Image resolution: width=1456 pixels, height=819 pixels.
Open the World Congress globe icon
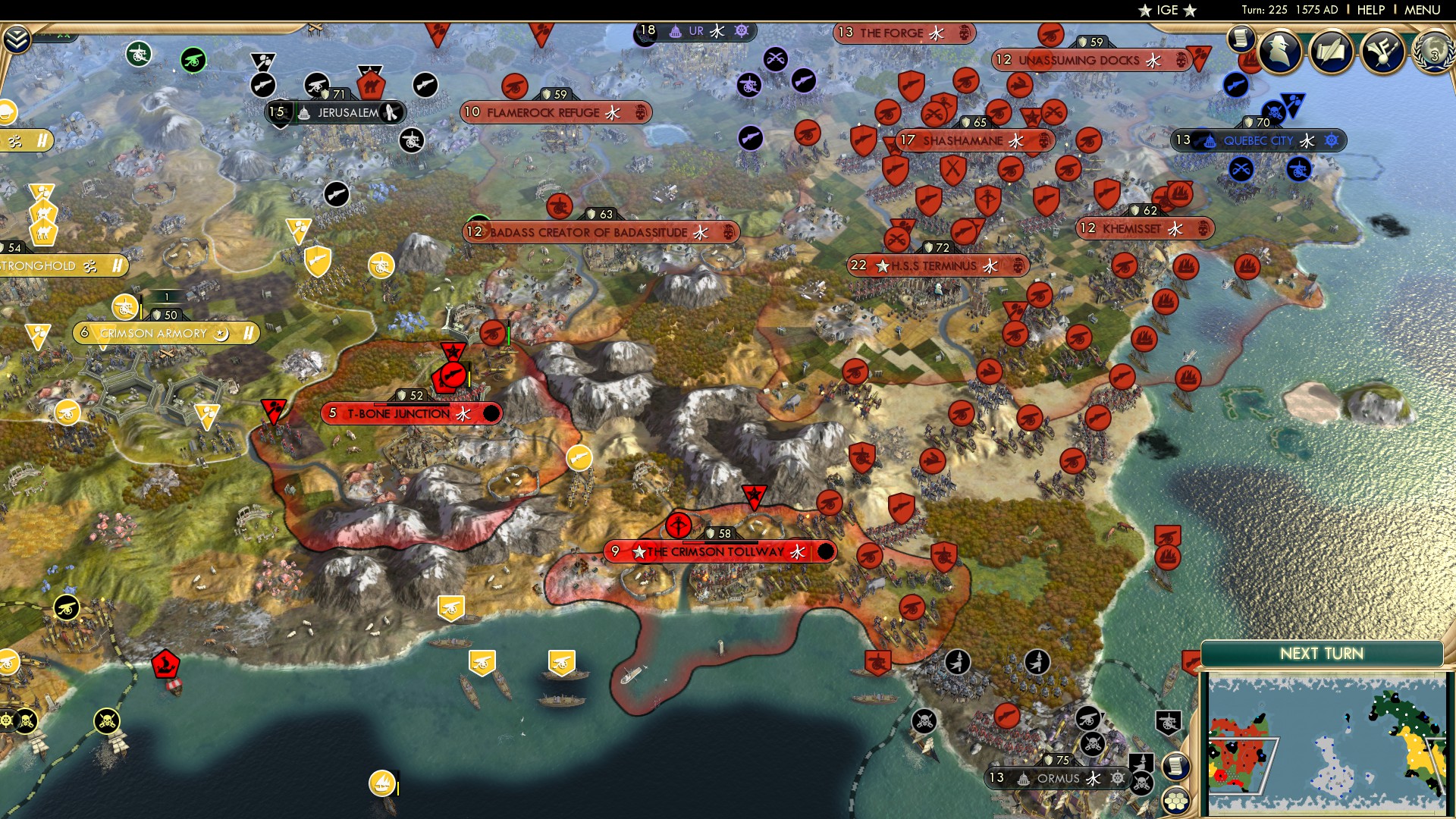(x=1433, y=53)
